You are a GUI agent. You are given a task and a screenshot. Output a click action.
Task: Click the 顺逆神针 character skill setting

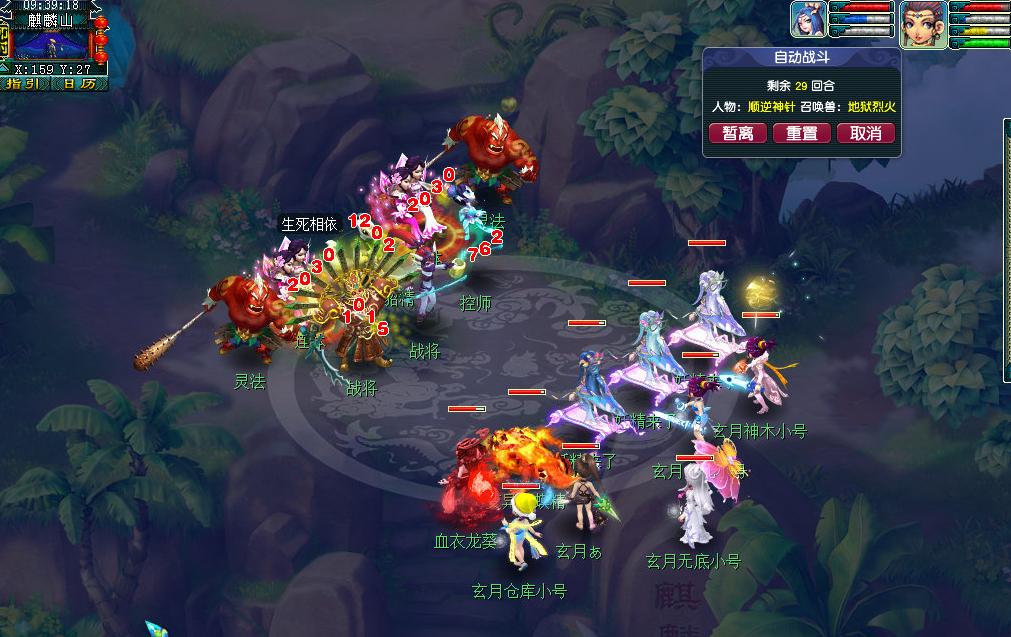click(771, 106)
